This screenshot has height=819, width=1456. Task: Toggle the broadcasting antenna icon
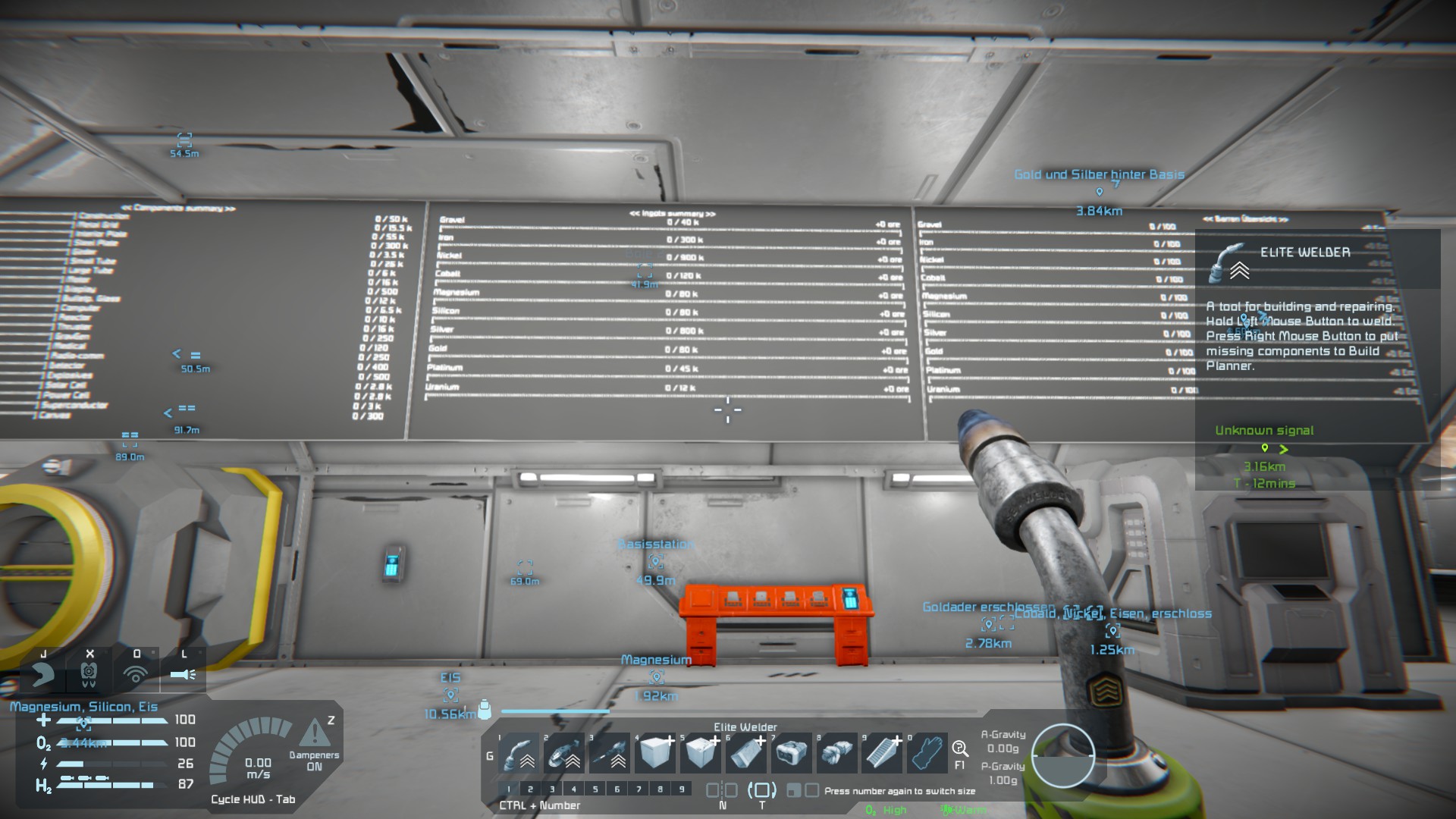[x=136, y=673]
